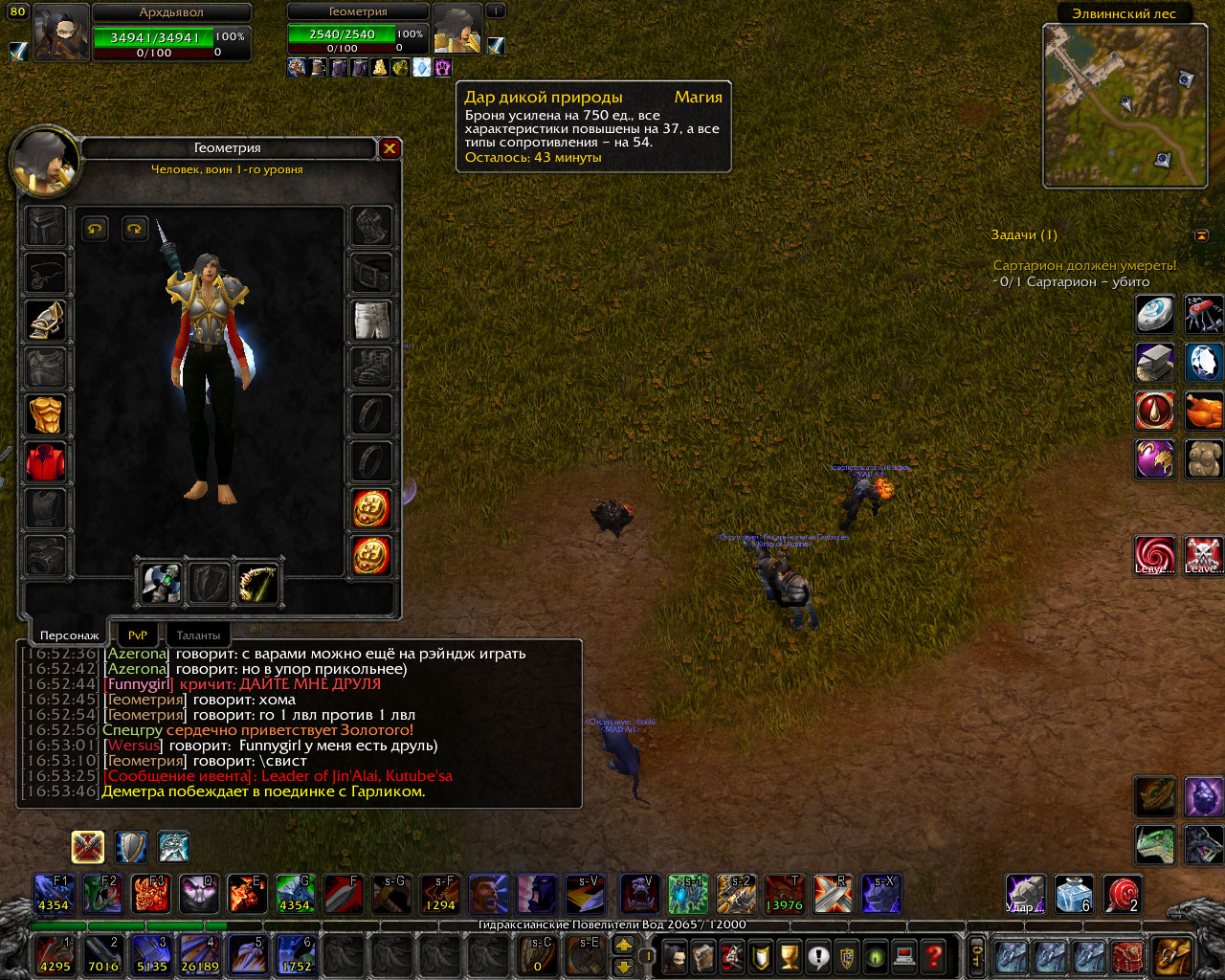Inspect the red shirt slot
This screenshot has width=1225, height=980.
pyautogui.click(x=45, y=462)
